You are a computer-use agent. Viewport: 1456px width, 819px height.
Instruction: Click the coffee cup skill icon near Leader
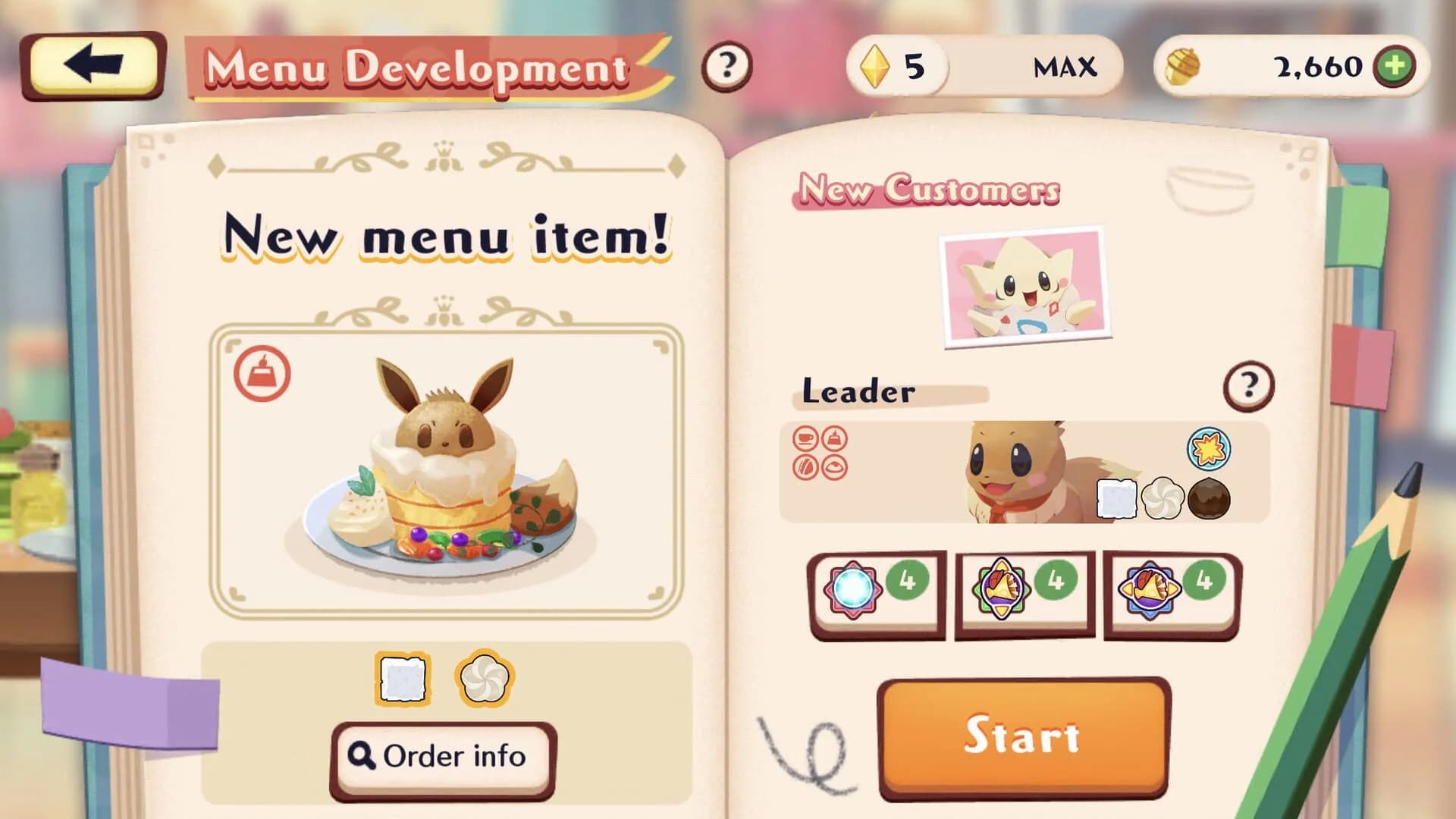click(806, 438)
